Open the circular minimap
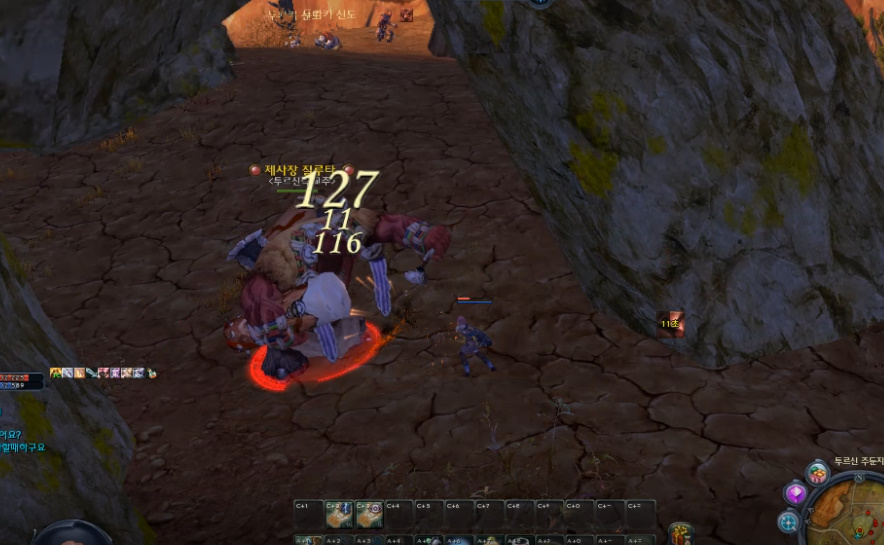The width and height of the screenshot is (884, 545). pyautogui.click(x=848, y=510)
